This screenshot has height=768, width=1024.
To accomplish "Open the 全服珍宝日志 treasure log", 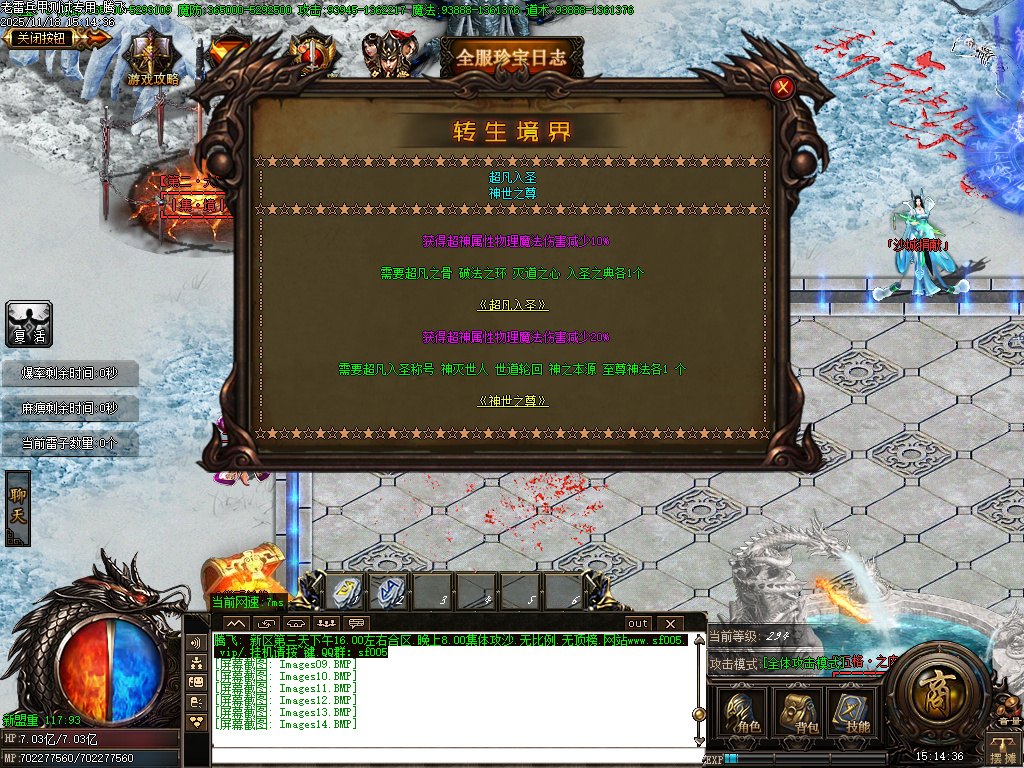I will tap(511, 57).
